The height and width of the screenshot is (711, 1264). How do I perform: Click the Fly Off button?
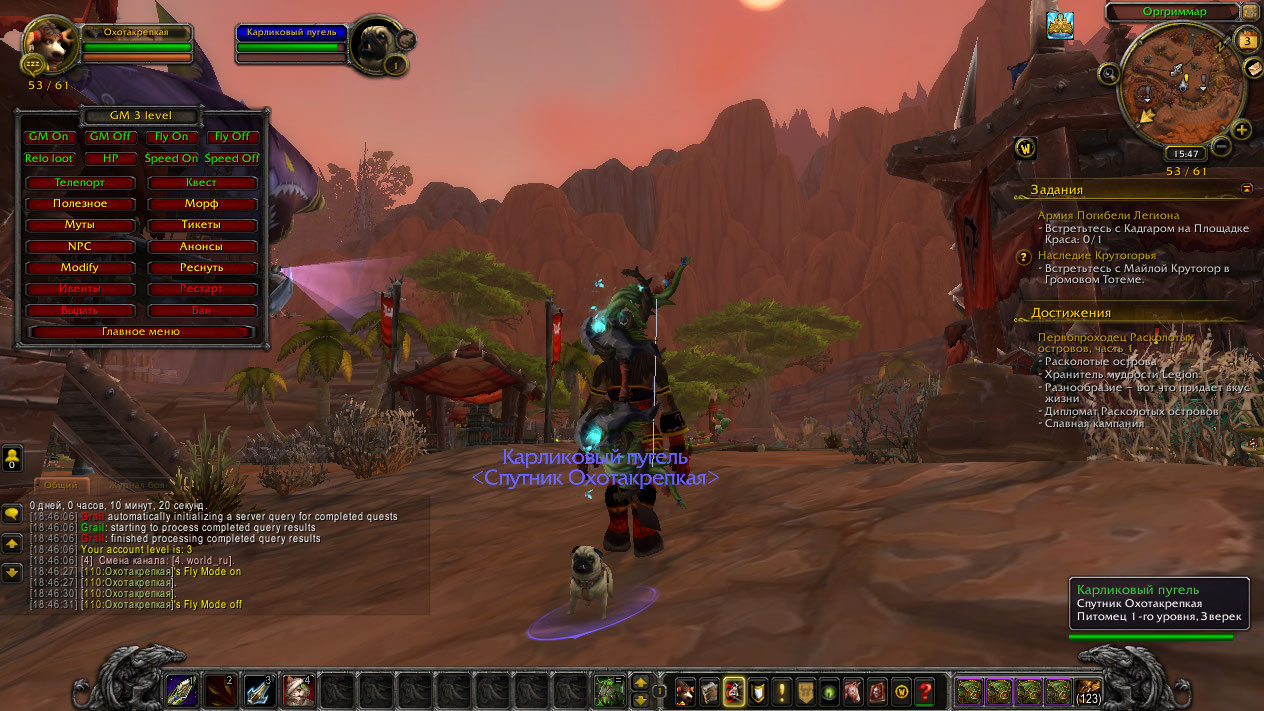[232, 137]
